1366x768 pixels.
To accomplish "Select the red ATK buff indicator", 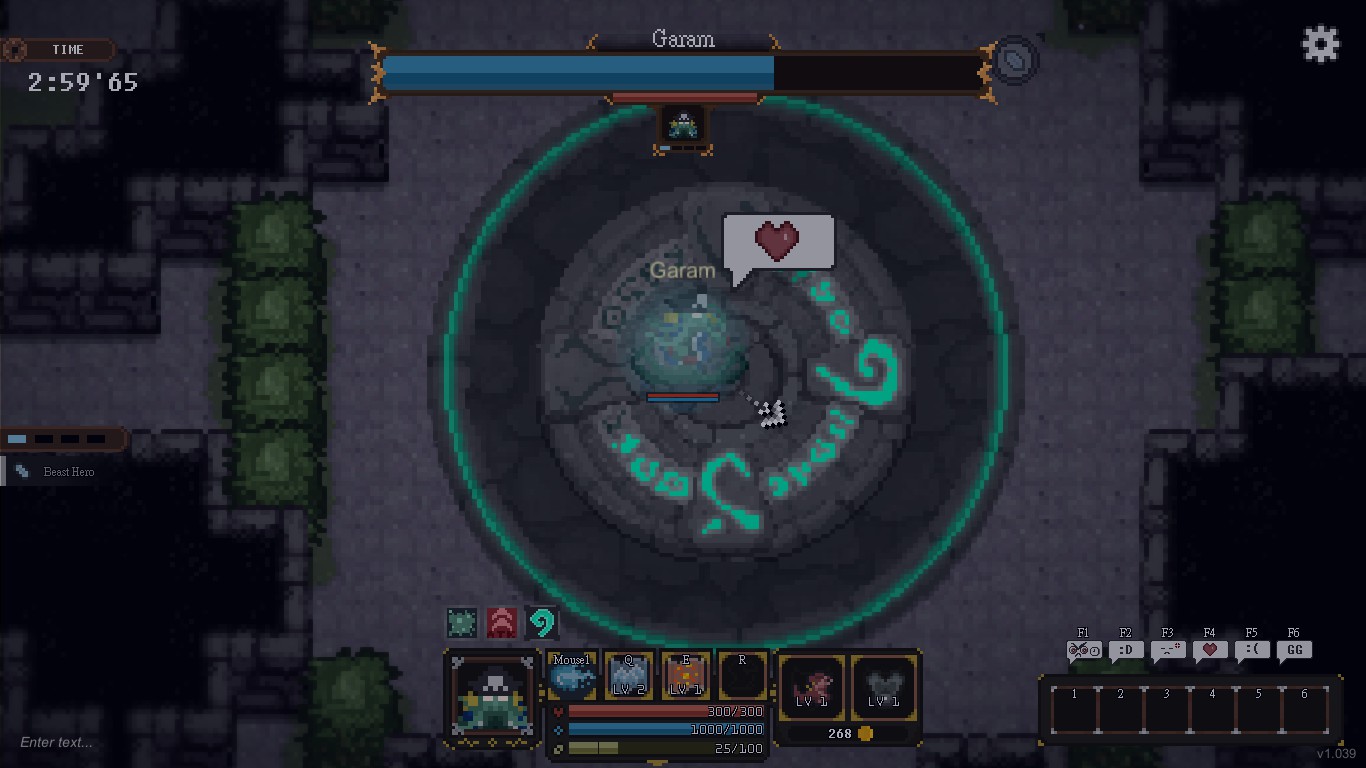I will 502,622.
